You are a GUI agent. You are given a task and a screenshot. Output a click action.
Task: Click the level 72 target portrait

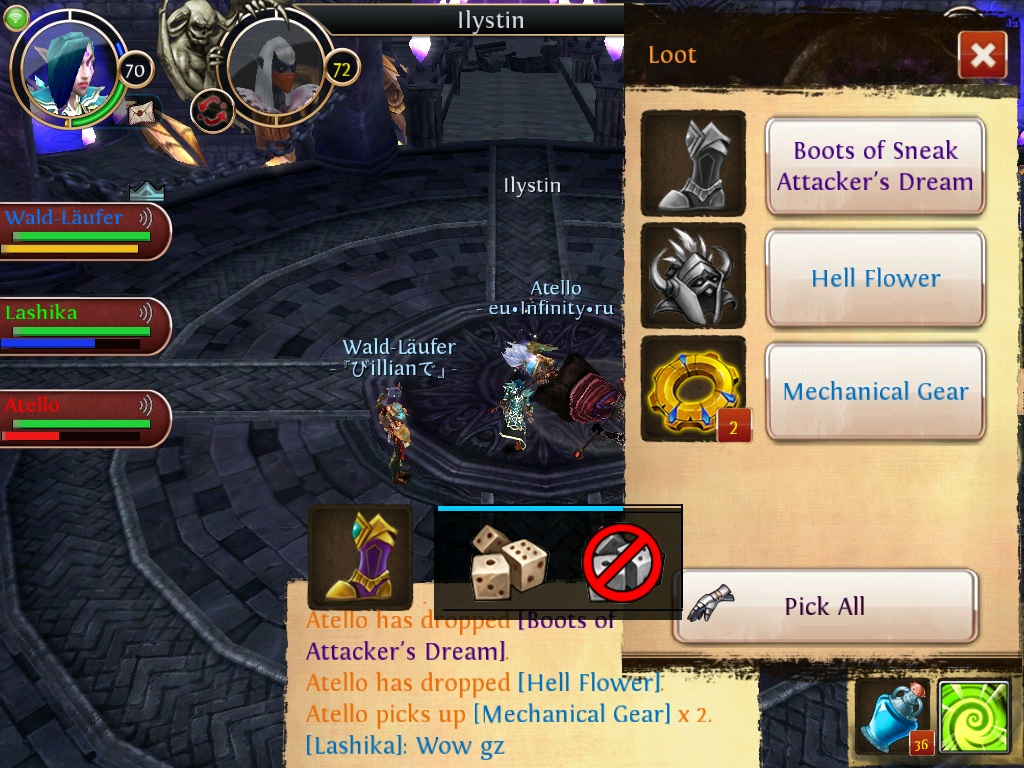tap(275, 66)
